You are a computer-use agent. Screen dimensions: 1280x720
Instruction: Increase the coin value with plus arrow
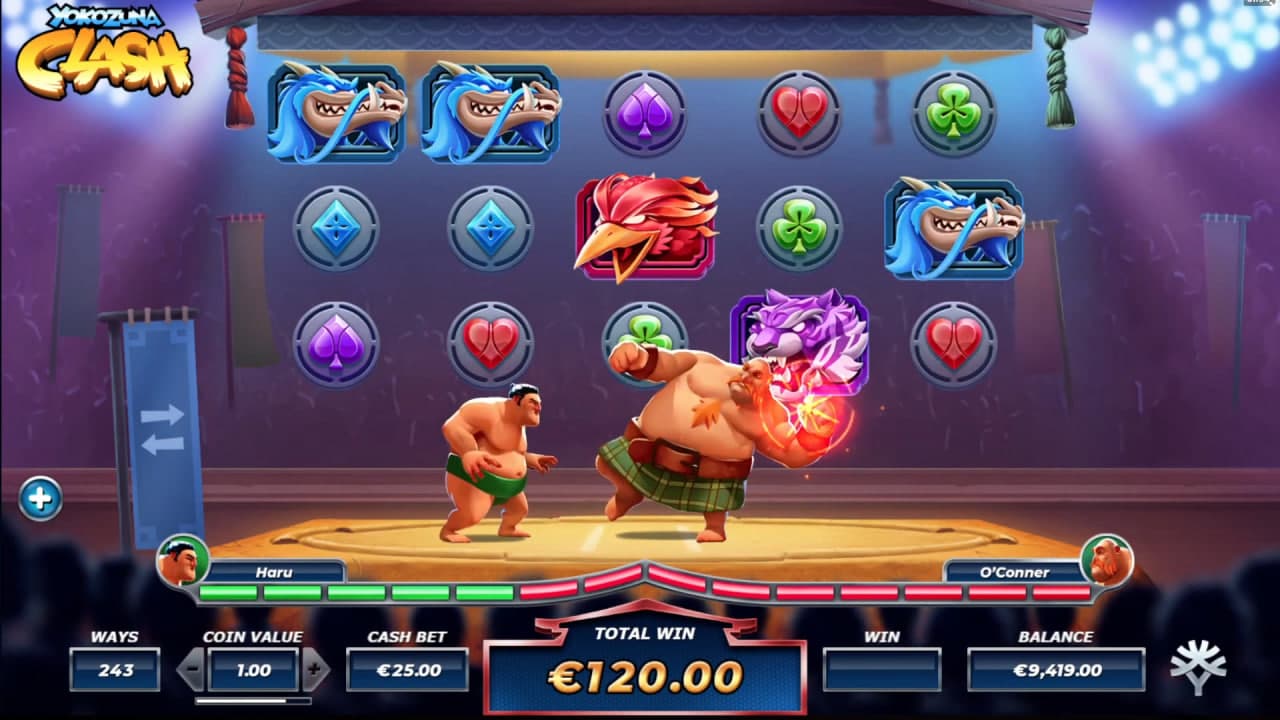click(315, 669)
